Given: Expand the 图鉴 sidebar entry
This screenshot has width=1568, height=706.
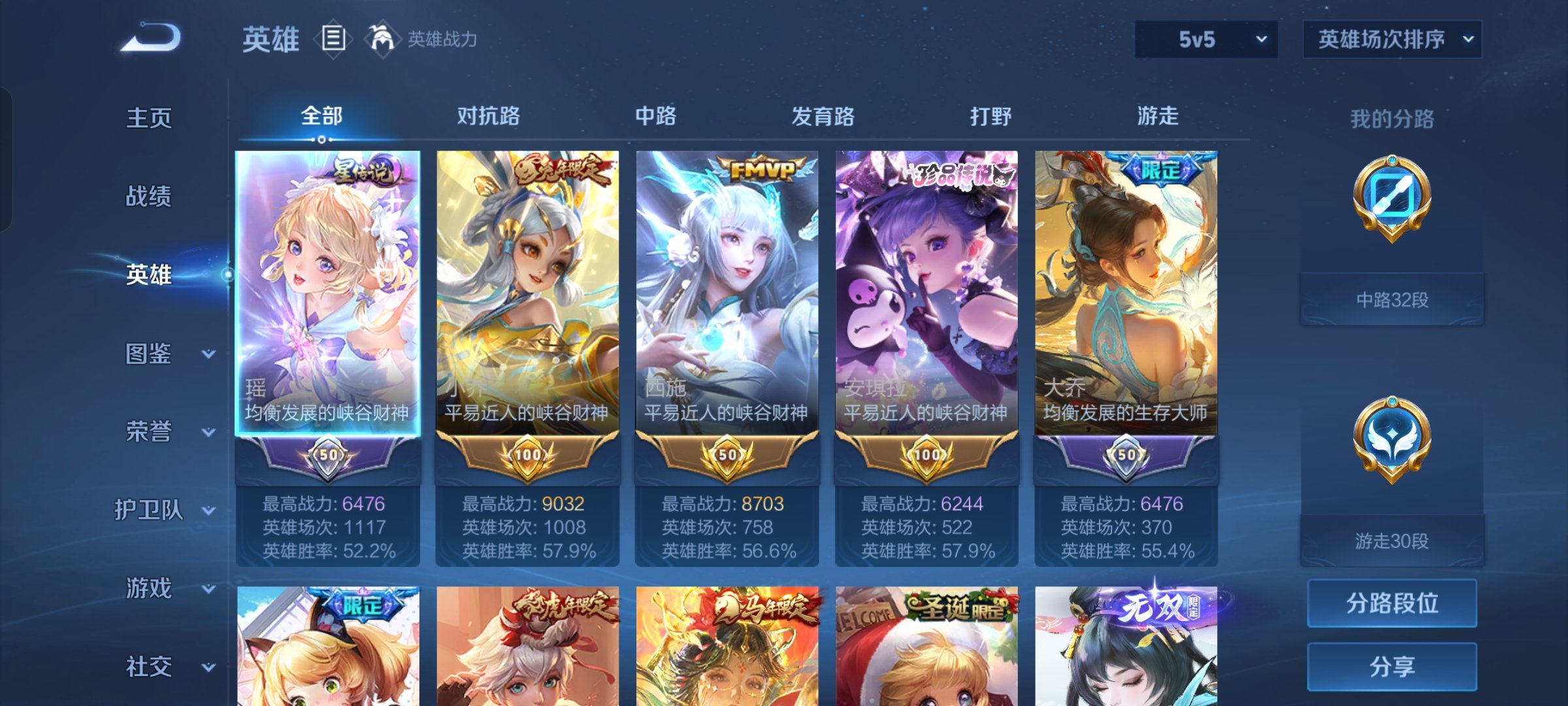Looking at the screenshot, I should [149, 353].
